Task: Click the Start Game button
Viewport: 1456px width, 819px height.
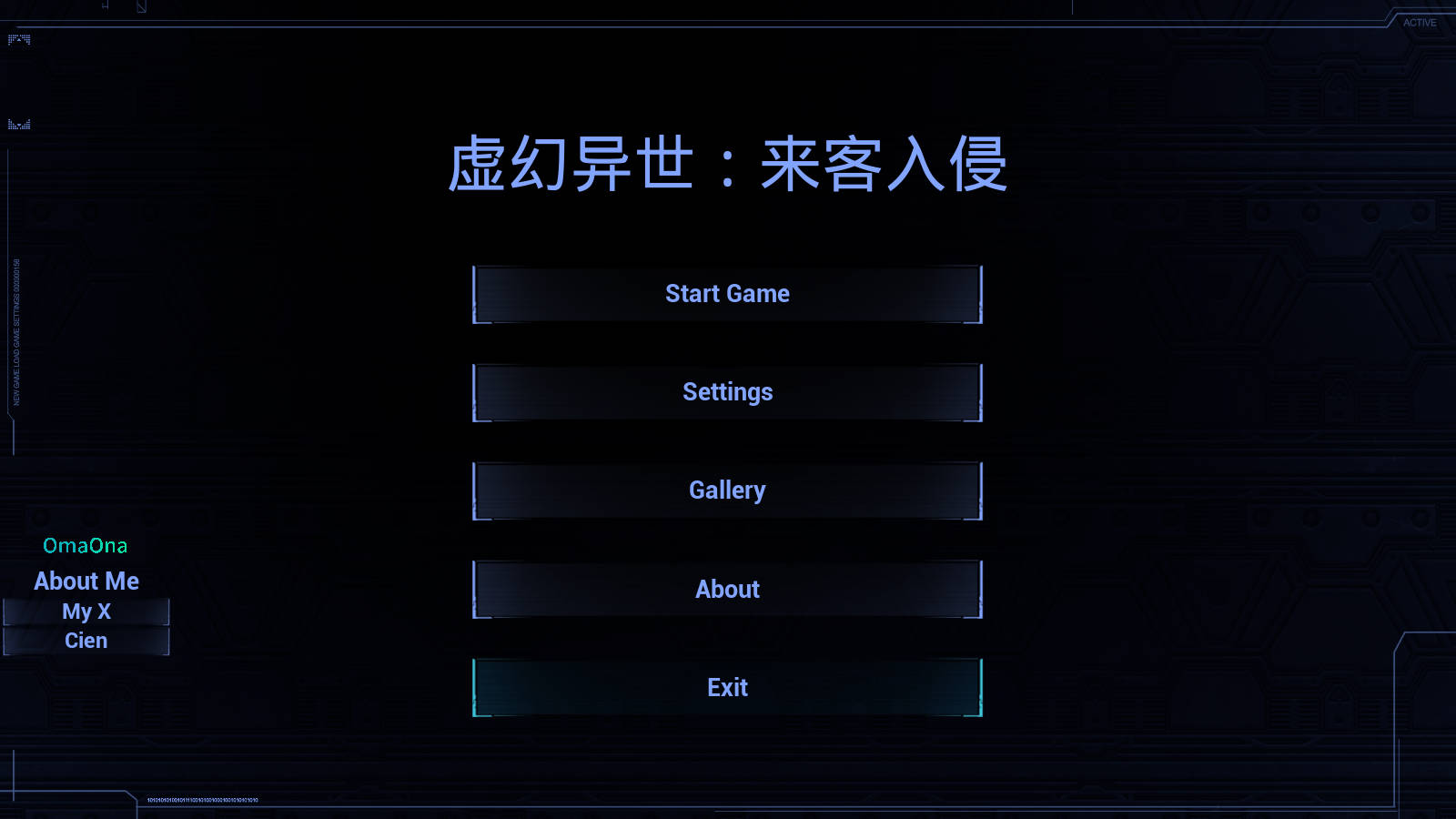Action: (727, 293)
